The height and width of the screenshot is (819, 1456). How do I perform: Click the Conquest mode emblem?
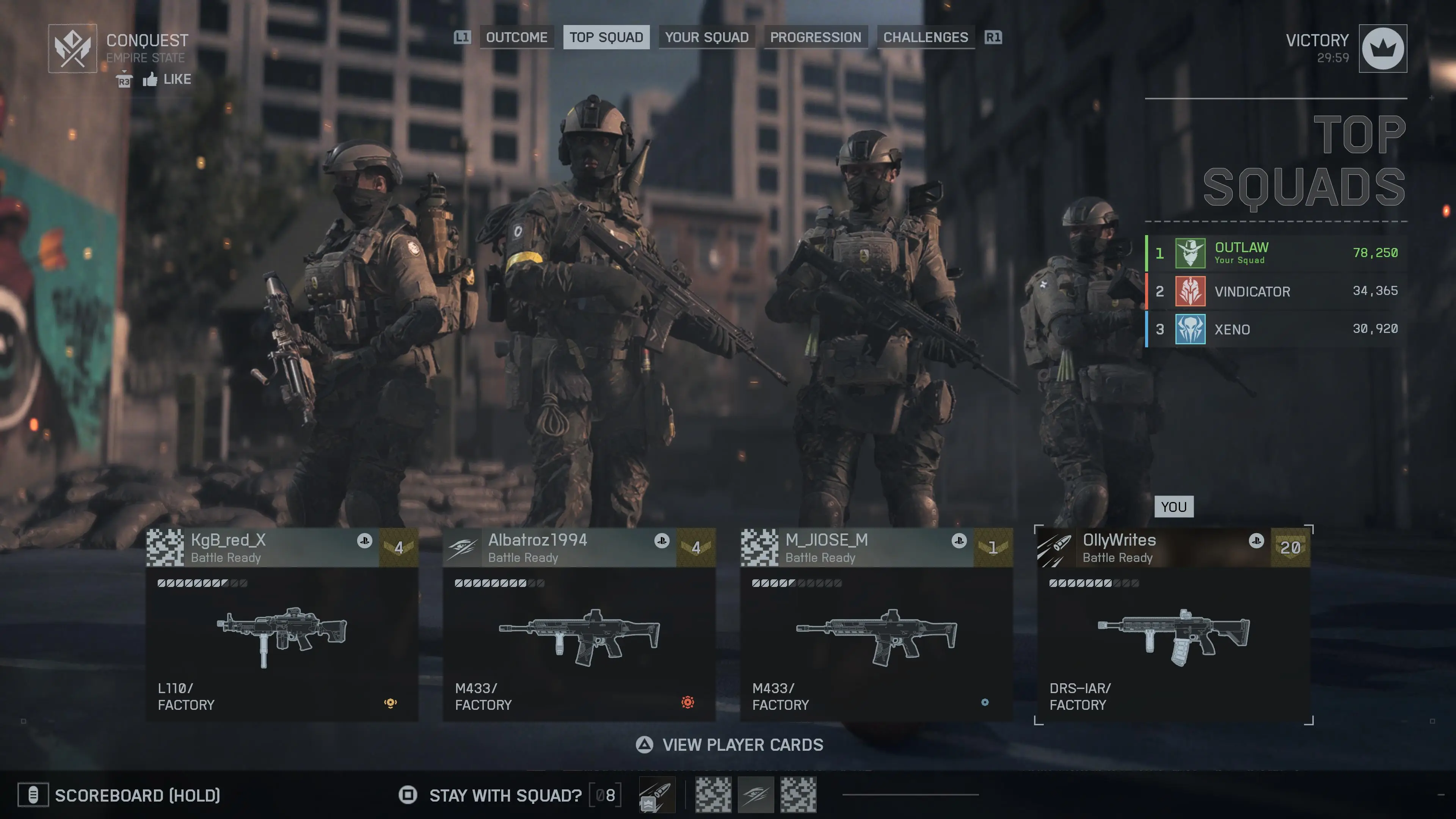(72, 49)
